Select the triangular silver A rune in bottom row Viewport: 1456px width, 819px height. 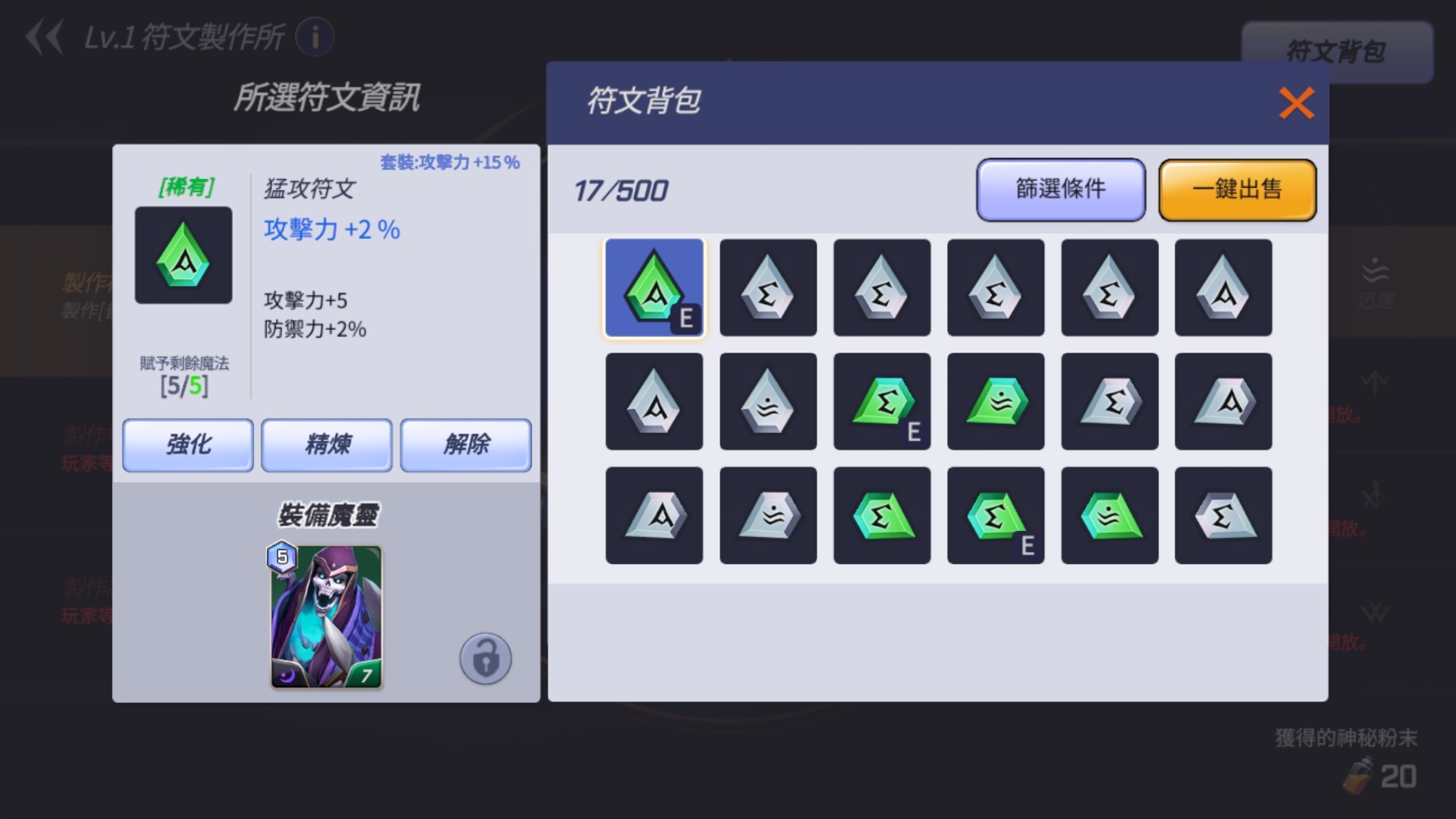click(654, 516)
